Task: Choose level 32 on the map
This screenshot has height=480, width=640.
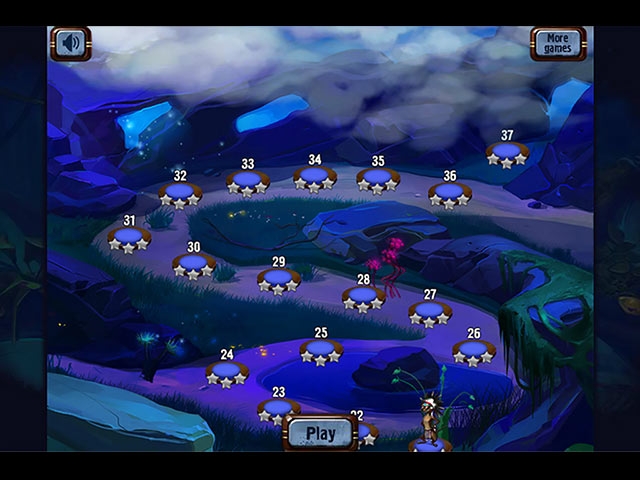Action: point(180,192)
